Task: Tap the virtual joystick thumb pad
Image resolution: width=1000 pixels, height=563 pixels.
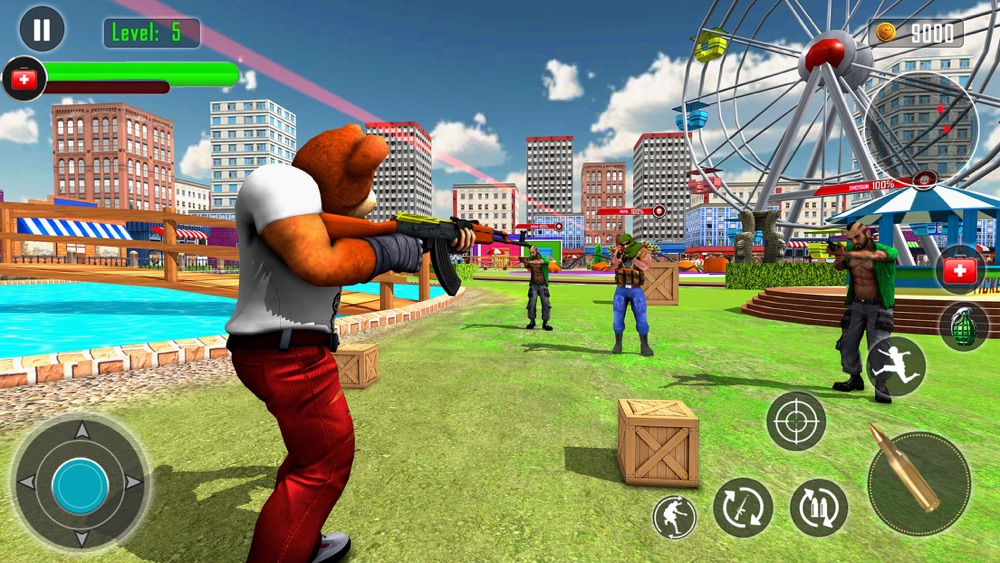Action: tap(80, 486)
